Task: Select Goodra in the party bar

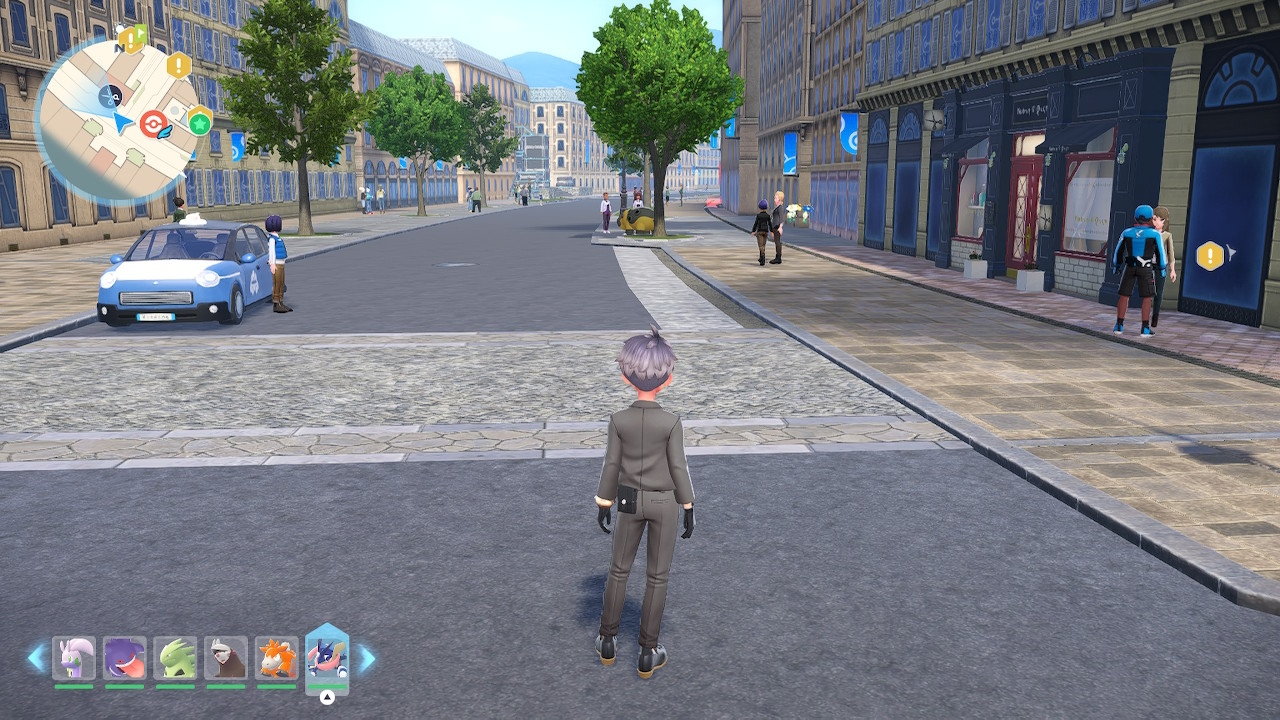Action: point(74,658)
